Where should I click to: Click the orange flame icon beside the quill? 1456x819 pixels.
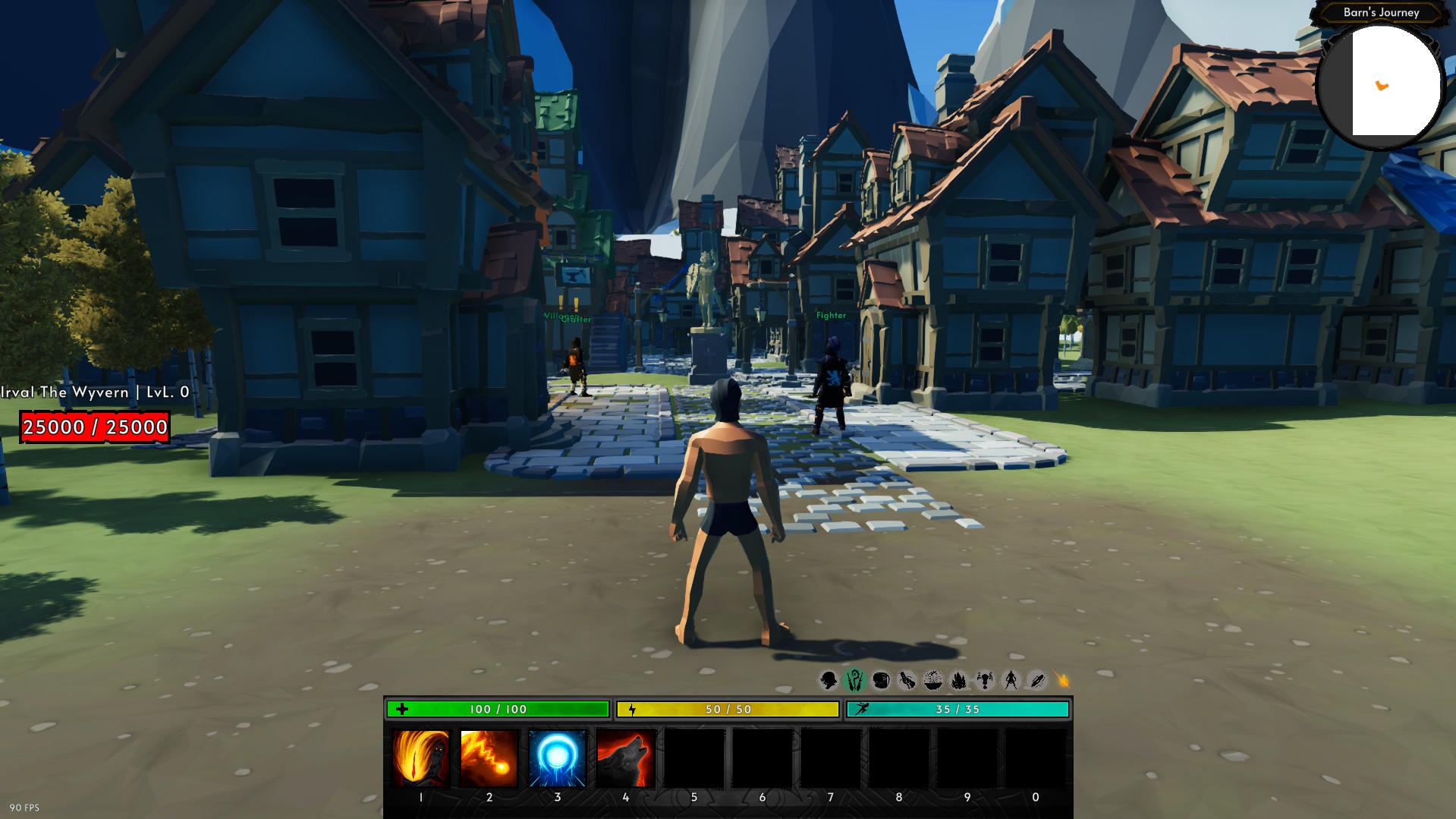click(x=1062, y=680)
